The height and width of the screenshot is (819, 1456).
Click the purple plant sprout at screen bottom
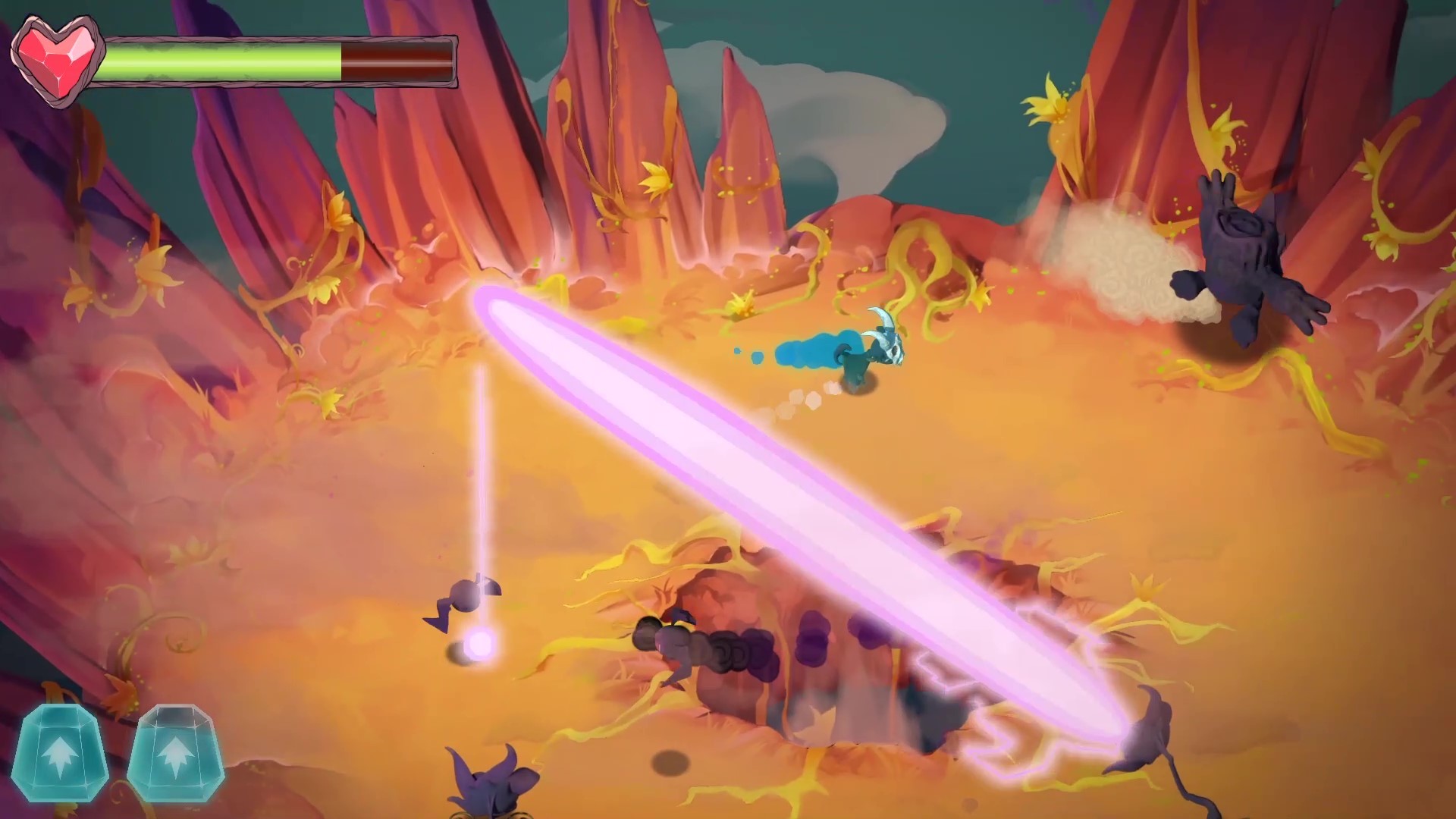point(485,781)
